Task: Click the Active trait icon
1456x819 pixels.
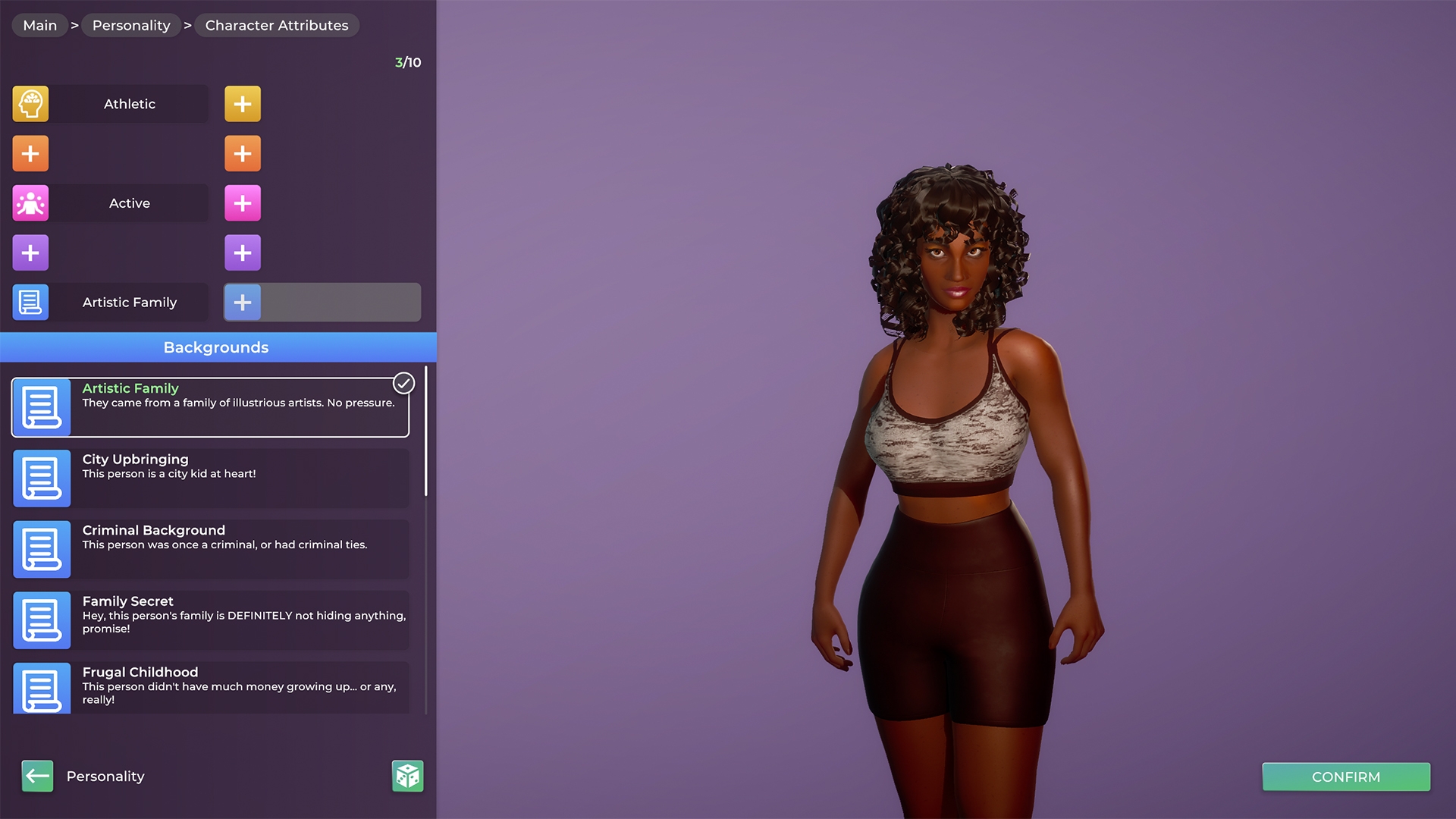Action: (x=30, y=202)
